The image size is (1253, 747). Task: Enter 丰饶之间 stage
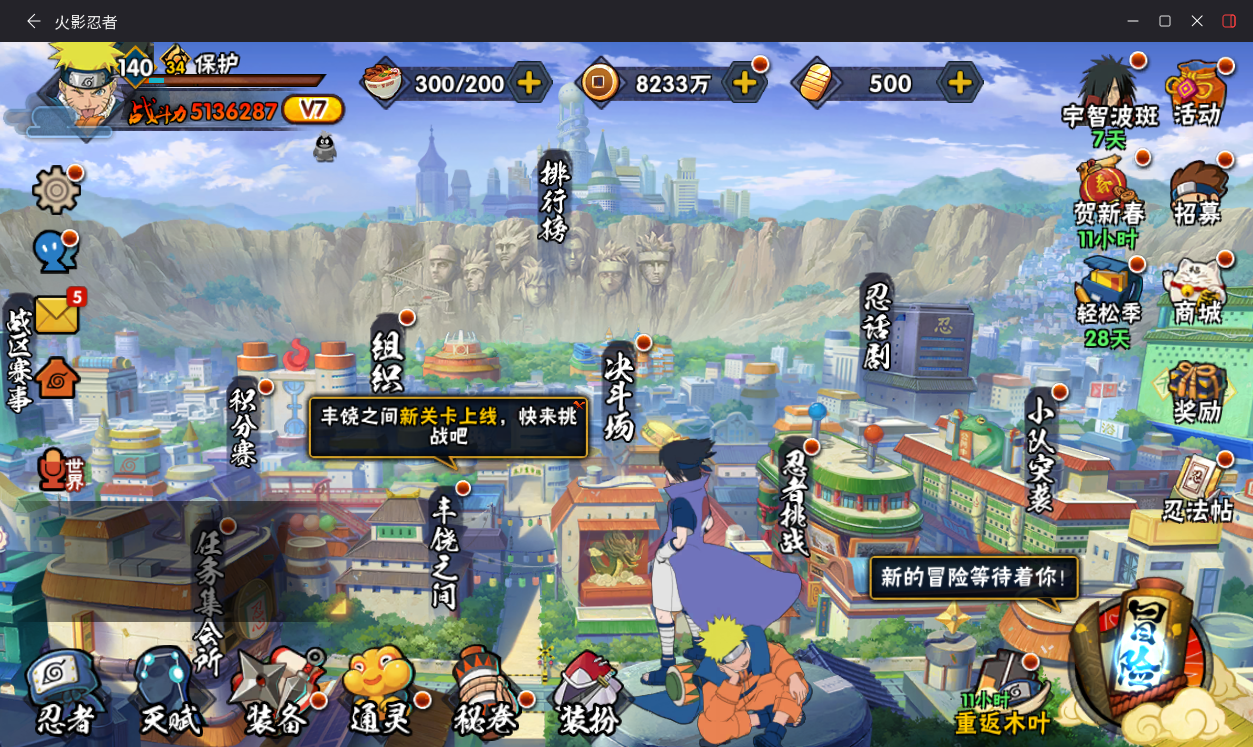[444, 552]
